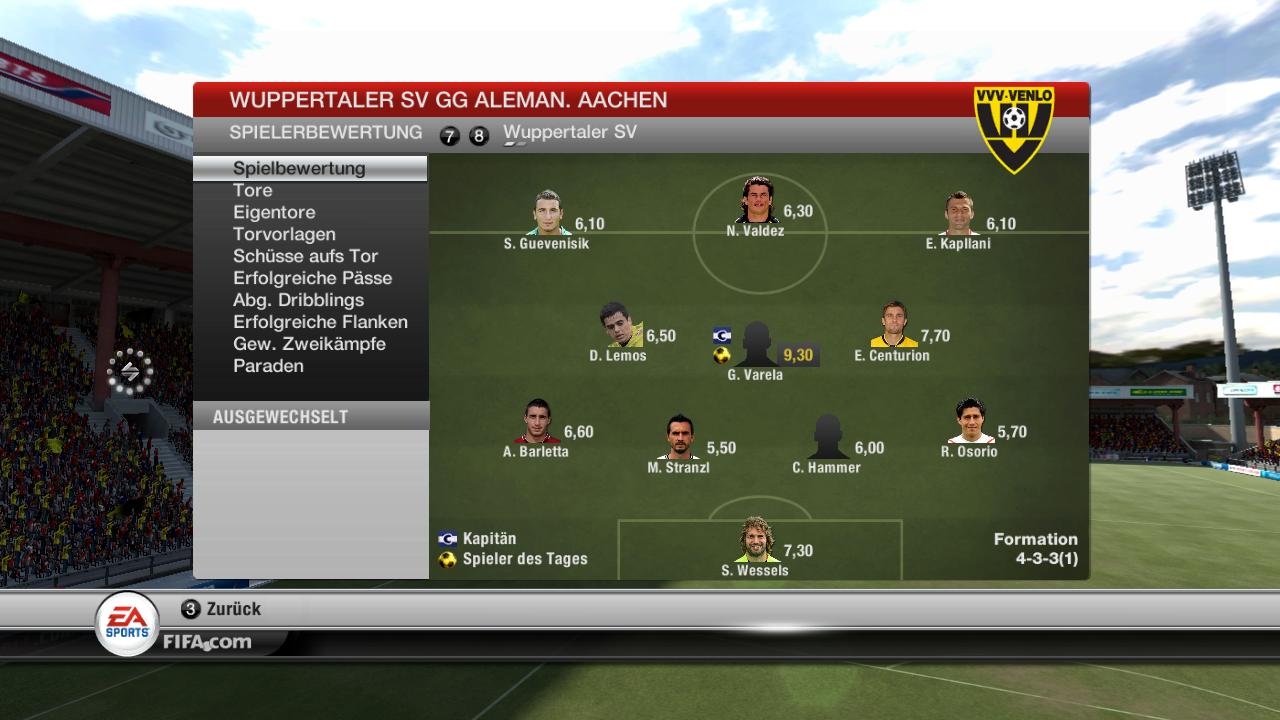Select Erfolgreiche Flanken entry

[320, 322]
